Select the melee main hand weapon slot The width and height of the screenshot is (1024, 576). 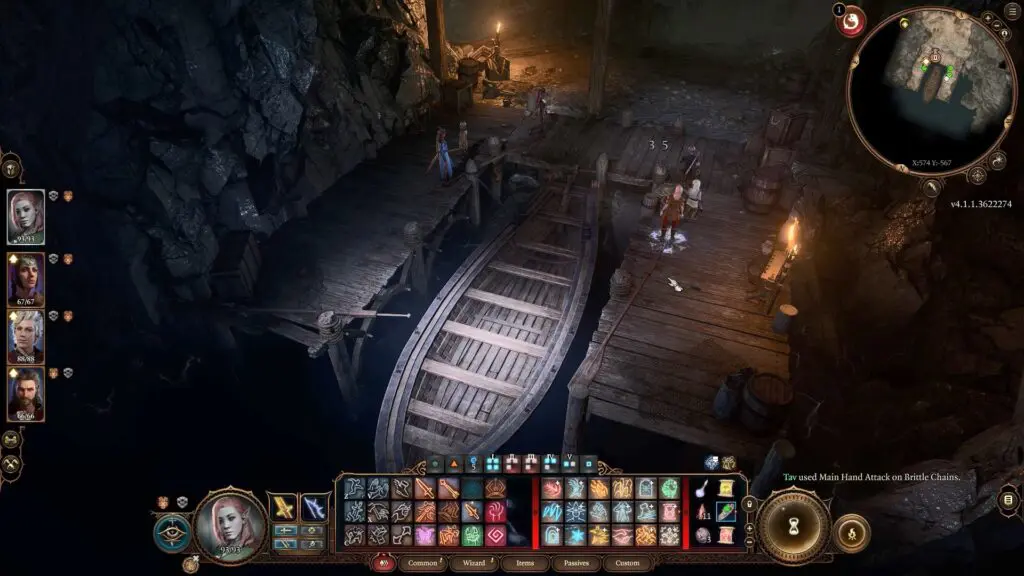click(x=283, y=507)
